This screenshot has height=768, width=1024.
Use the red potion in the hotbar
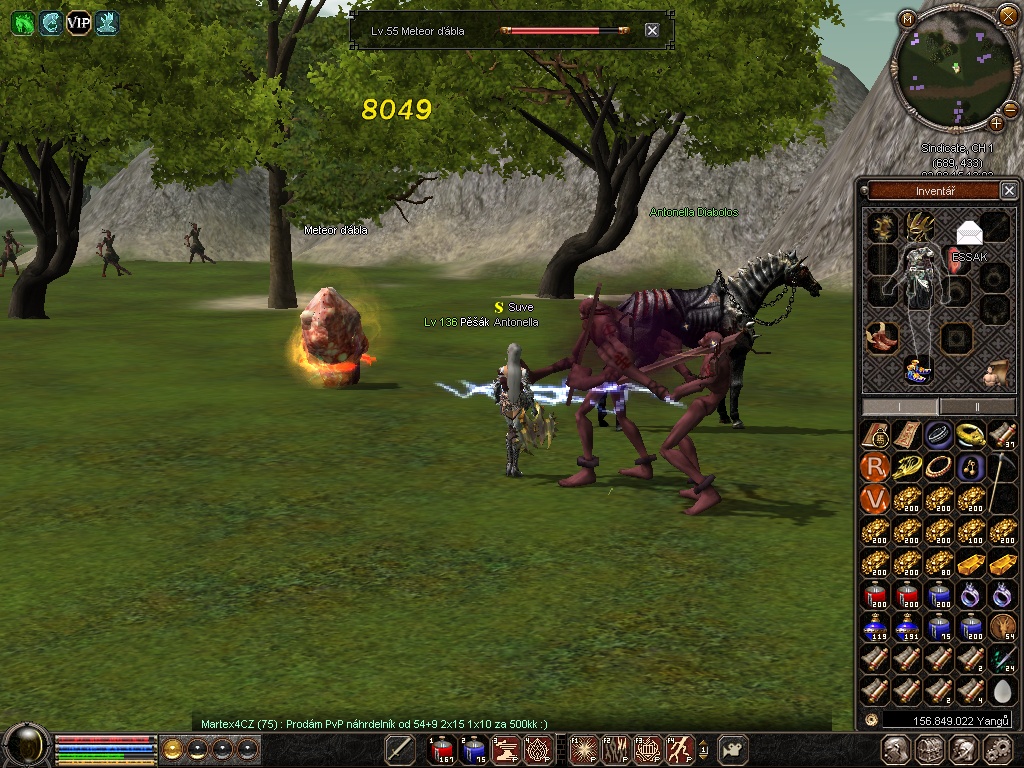pos(441,748)
